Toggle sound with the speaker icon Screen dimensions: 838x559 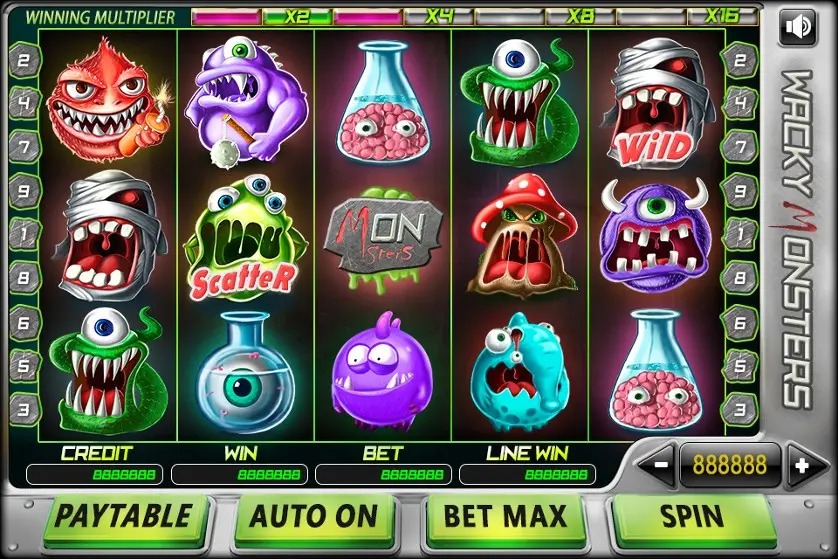point(797,26)
